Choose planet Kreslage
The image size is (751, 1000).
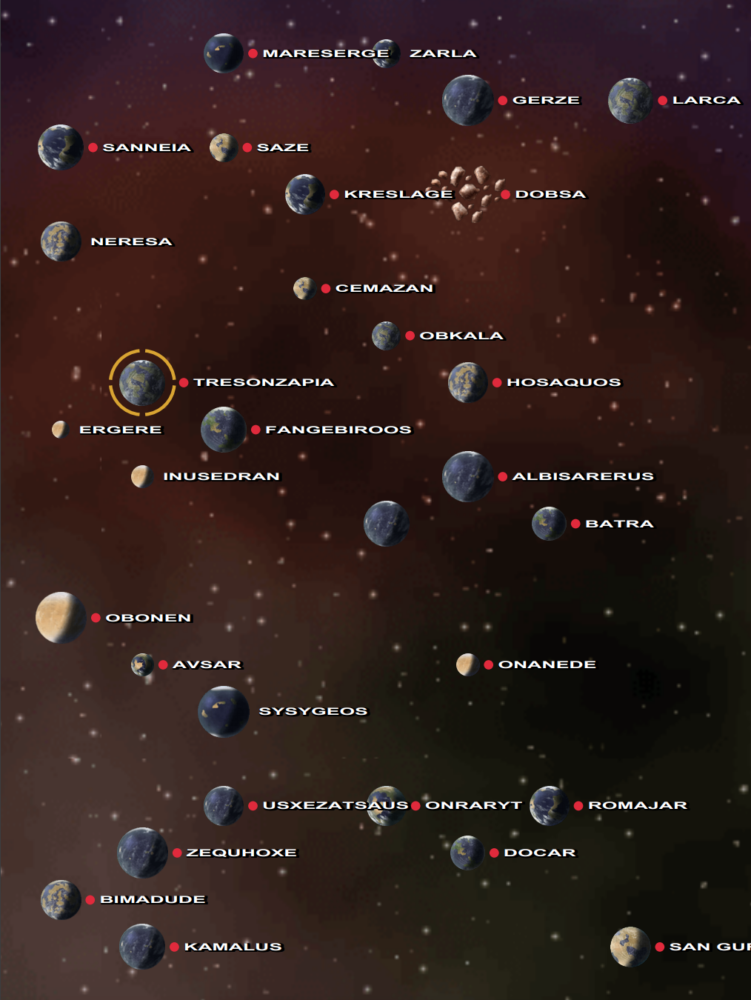point(304,194)
